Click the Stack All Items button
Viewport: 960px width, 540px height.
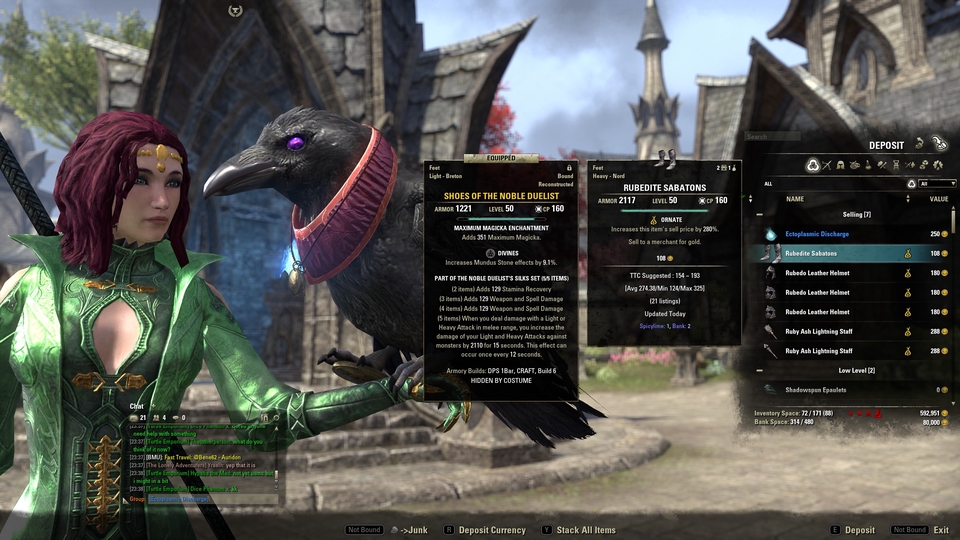(584, 530)
